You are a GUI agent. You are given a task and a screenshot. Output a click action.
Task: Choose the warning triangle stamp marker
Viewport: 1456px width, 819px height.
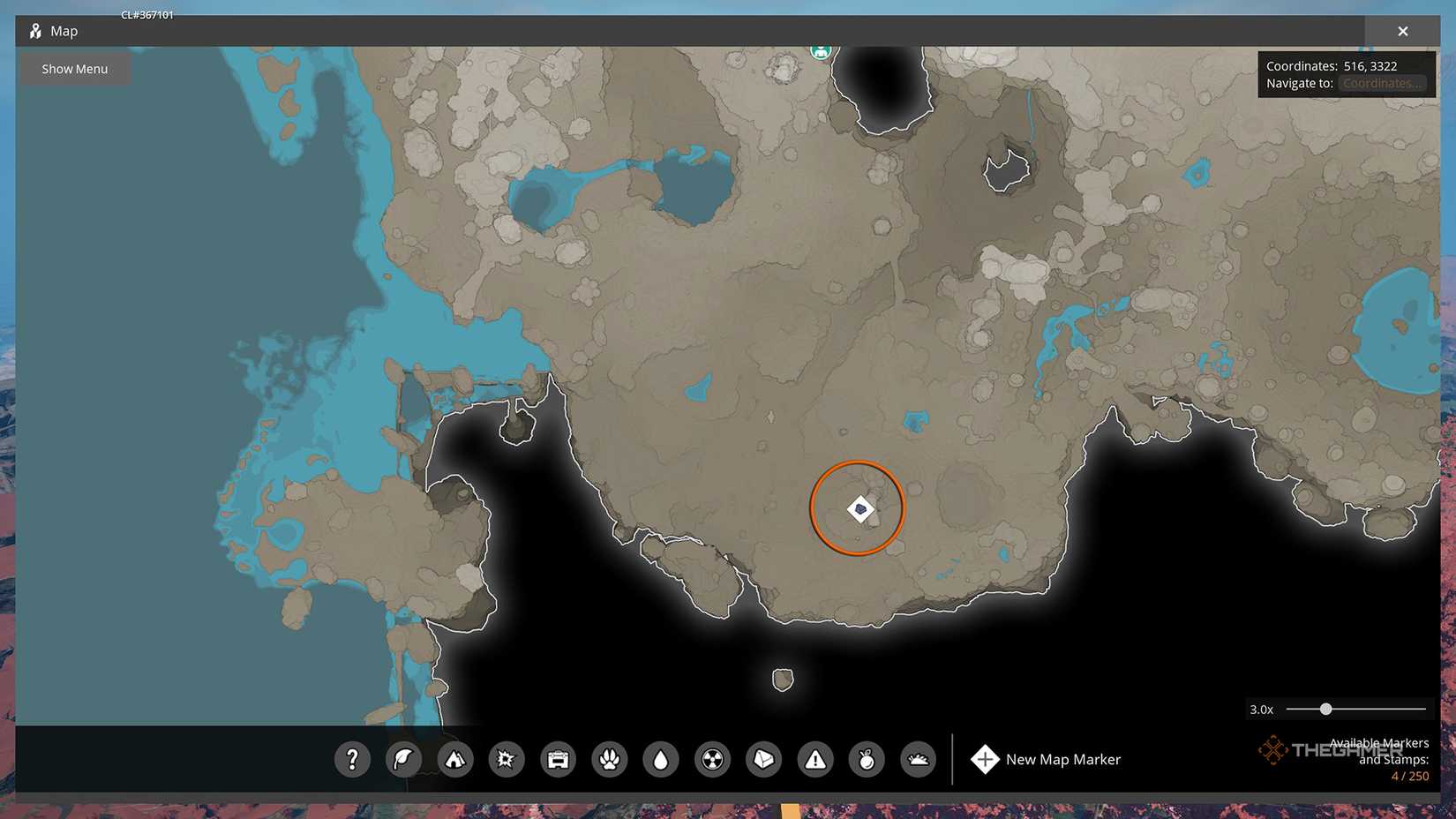814,759
